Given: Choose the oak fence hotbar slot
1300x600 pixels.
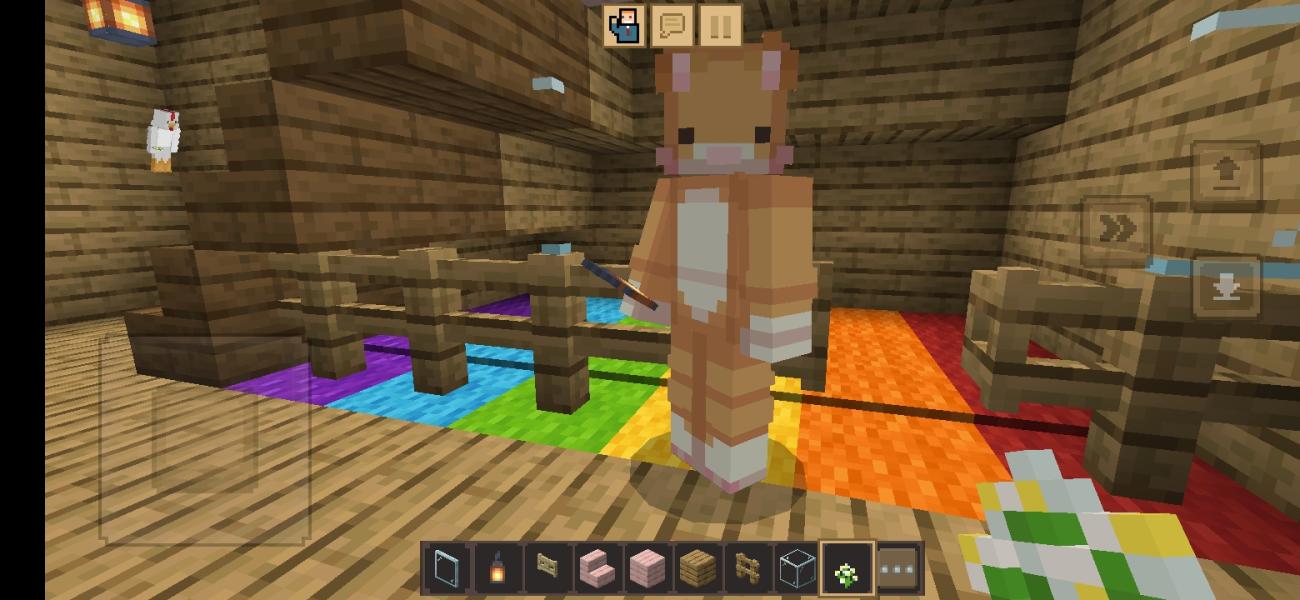Looking at the screenshot, I should point(747,569).
